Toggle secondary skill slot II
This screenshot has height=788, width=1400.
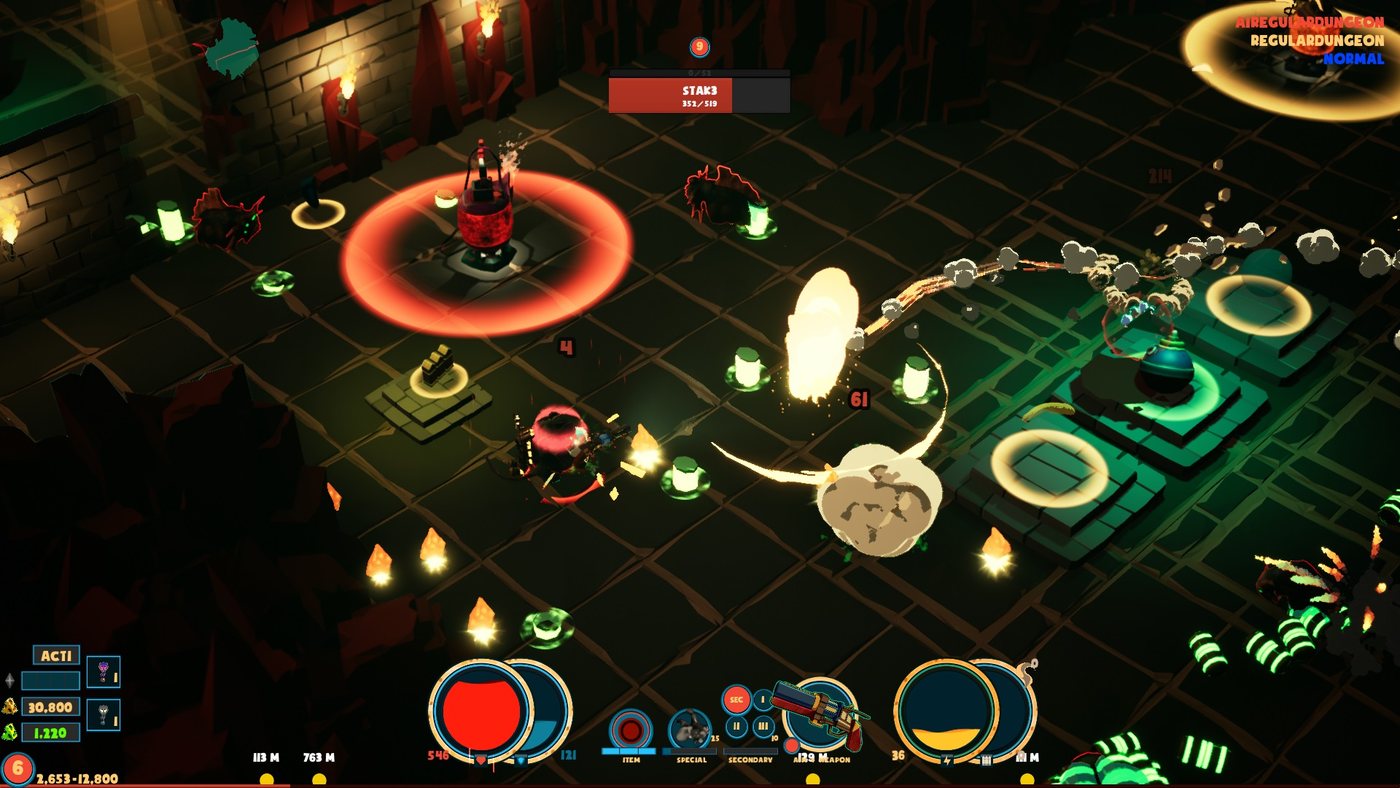click(x=737, y=726)
